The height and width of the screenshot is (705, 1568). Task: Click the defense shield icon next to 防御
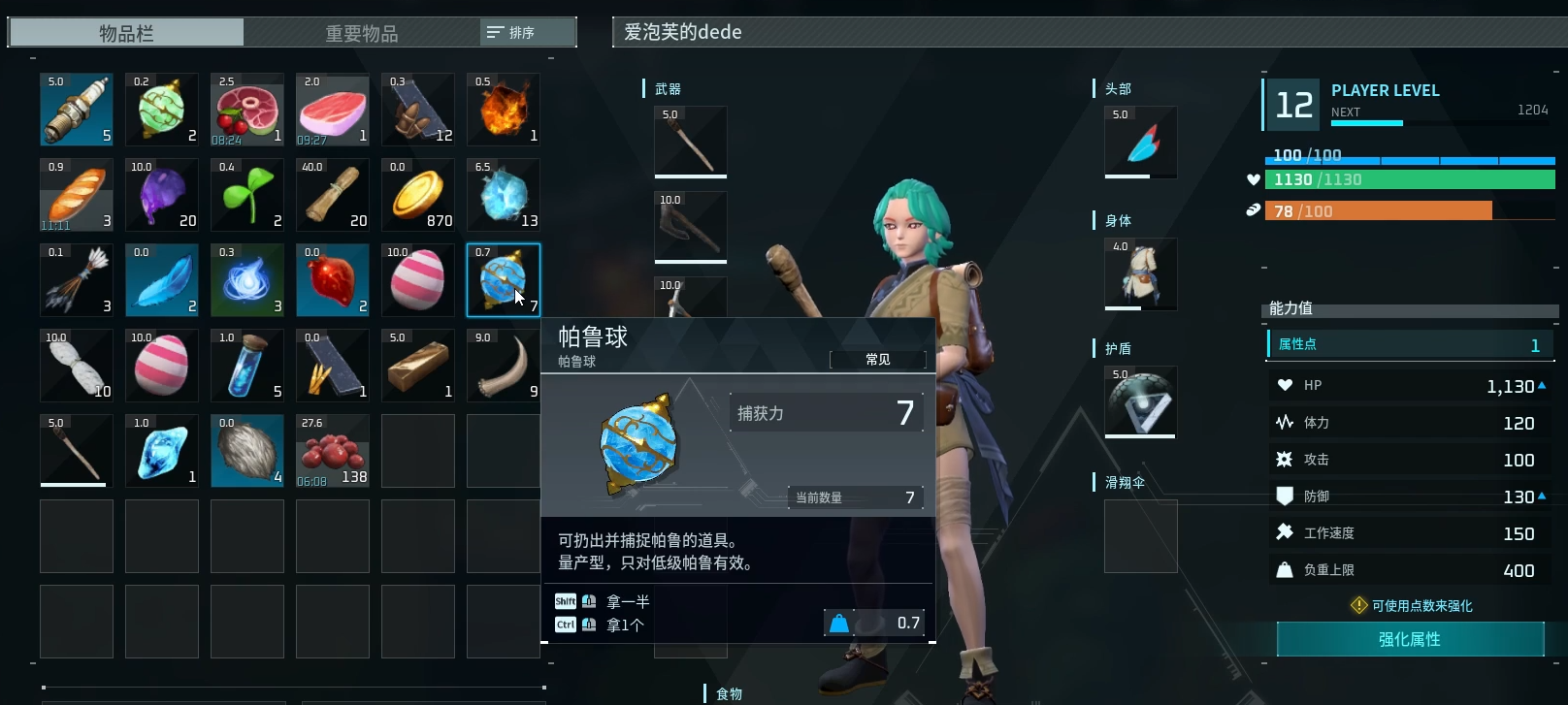pos(1287,496)
